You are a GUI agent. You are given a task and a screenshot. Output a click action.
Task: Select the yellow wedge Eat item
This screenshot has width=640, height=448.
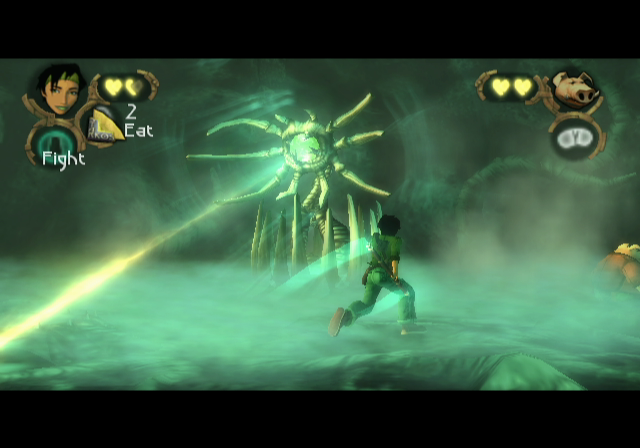(104, 125)
